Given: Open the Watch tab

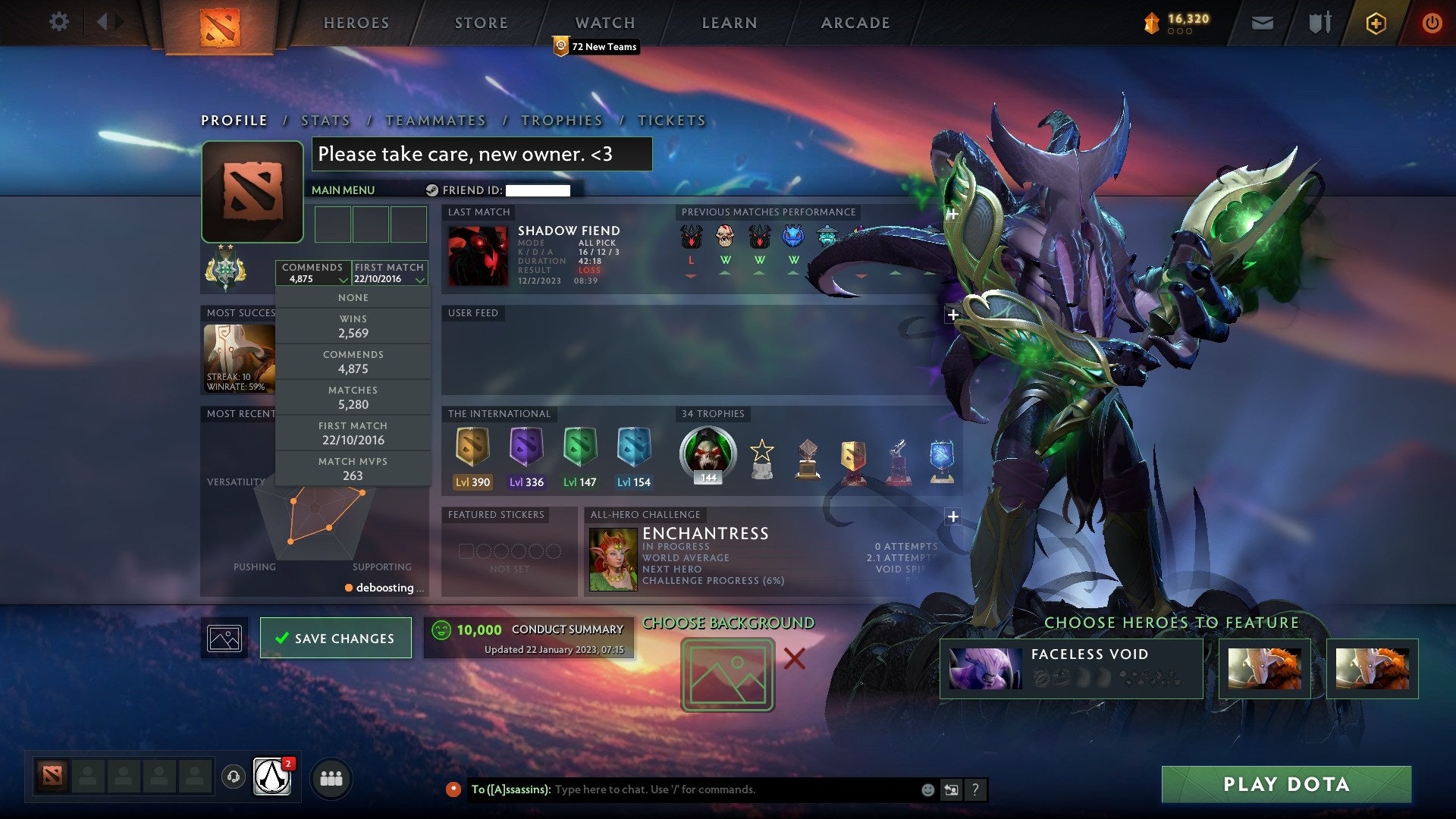Looking at the screenshot, I should pyautogui.click(x=604, y=23).
